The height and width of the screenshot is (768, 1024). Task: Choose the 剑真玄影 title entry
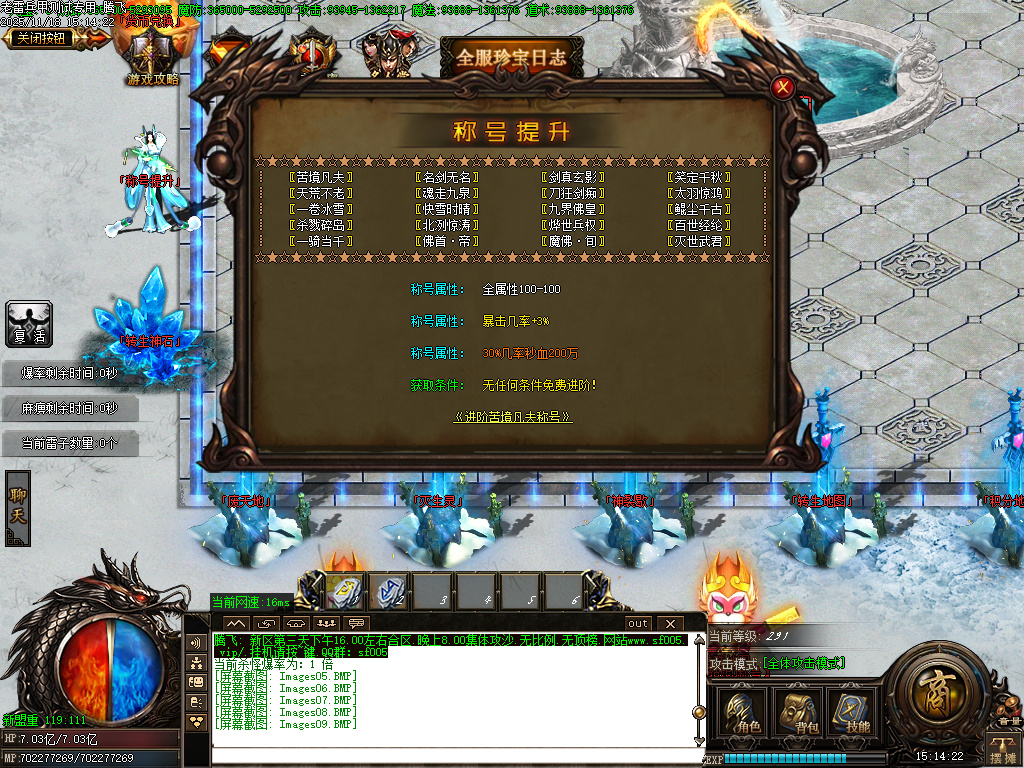click(573, 177)
